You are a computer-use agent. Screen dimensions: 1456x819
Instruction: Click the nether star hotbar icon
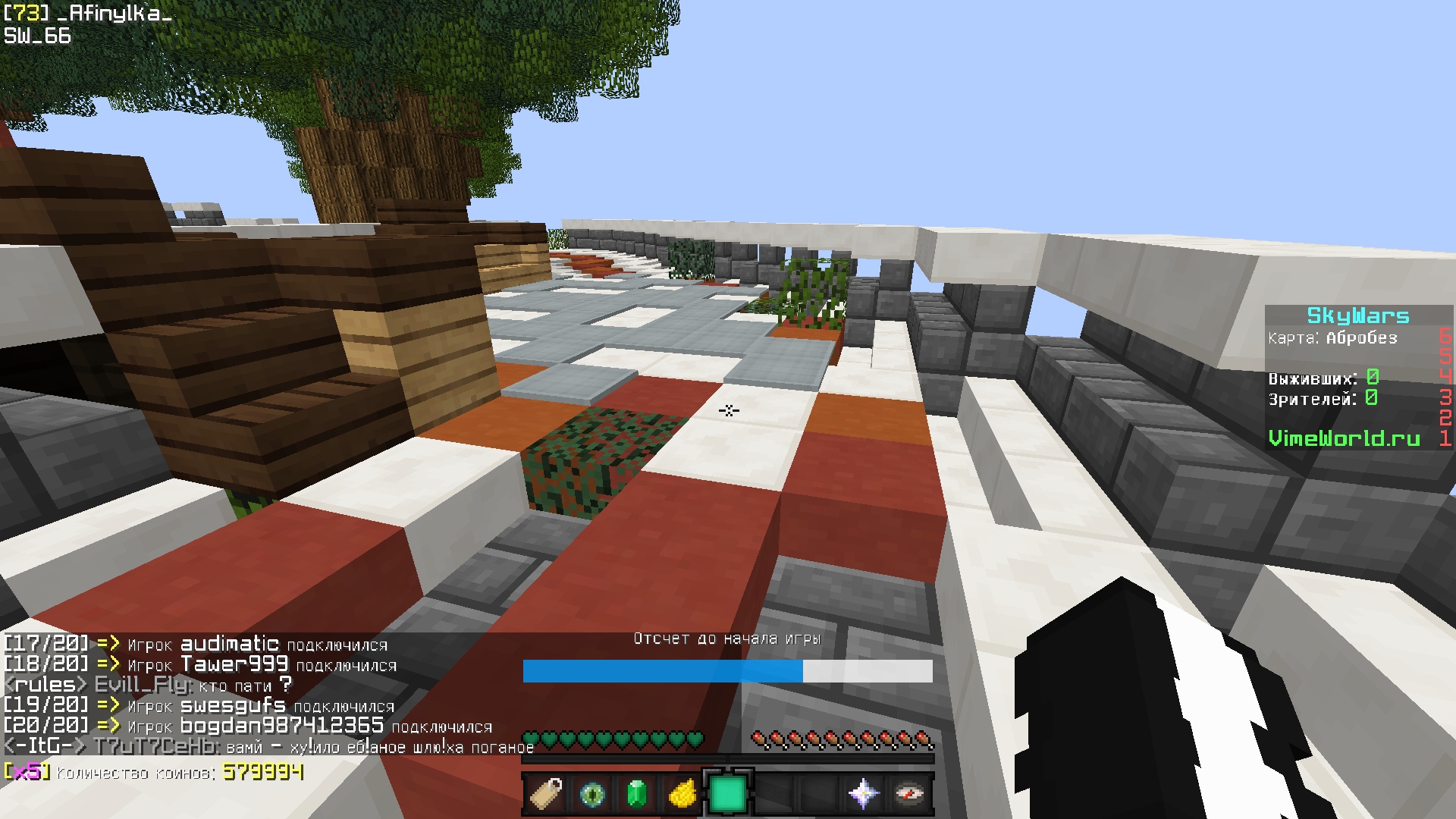point(864,793)
